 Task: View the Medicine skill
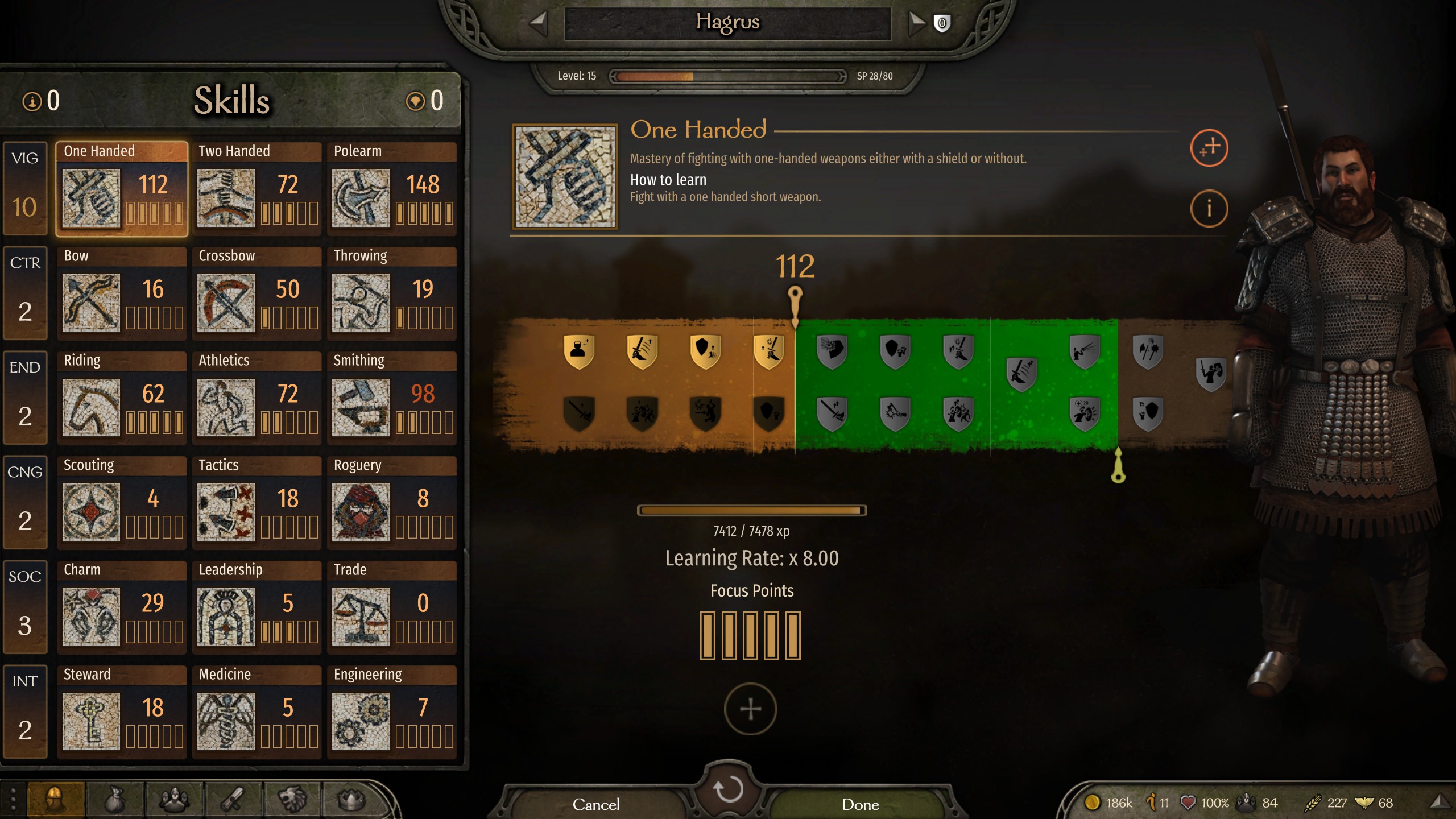coord(257,712)
